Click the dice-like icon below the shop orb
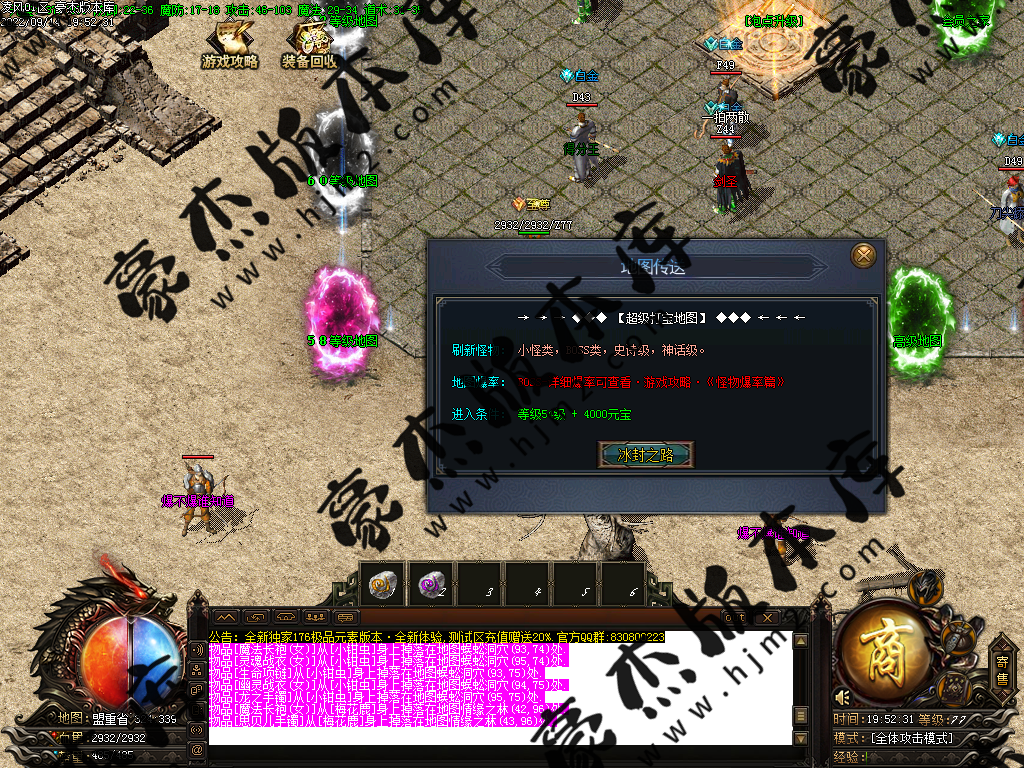1024x768 pixels. coord(953,688)
